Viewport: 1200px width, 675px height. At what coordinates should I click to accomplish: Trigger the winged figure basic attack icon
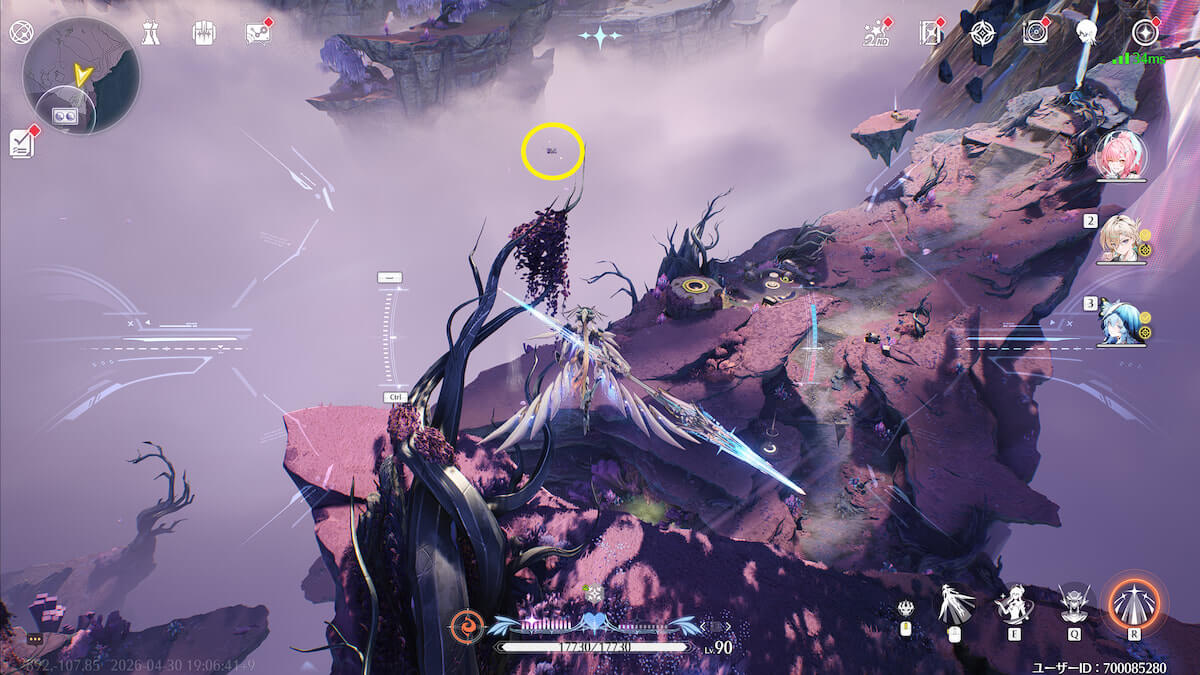tap(953, 604)
